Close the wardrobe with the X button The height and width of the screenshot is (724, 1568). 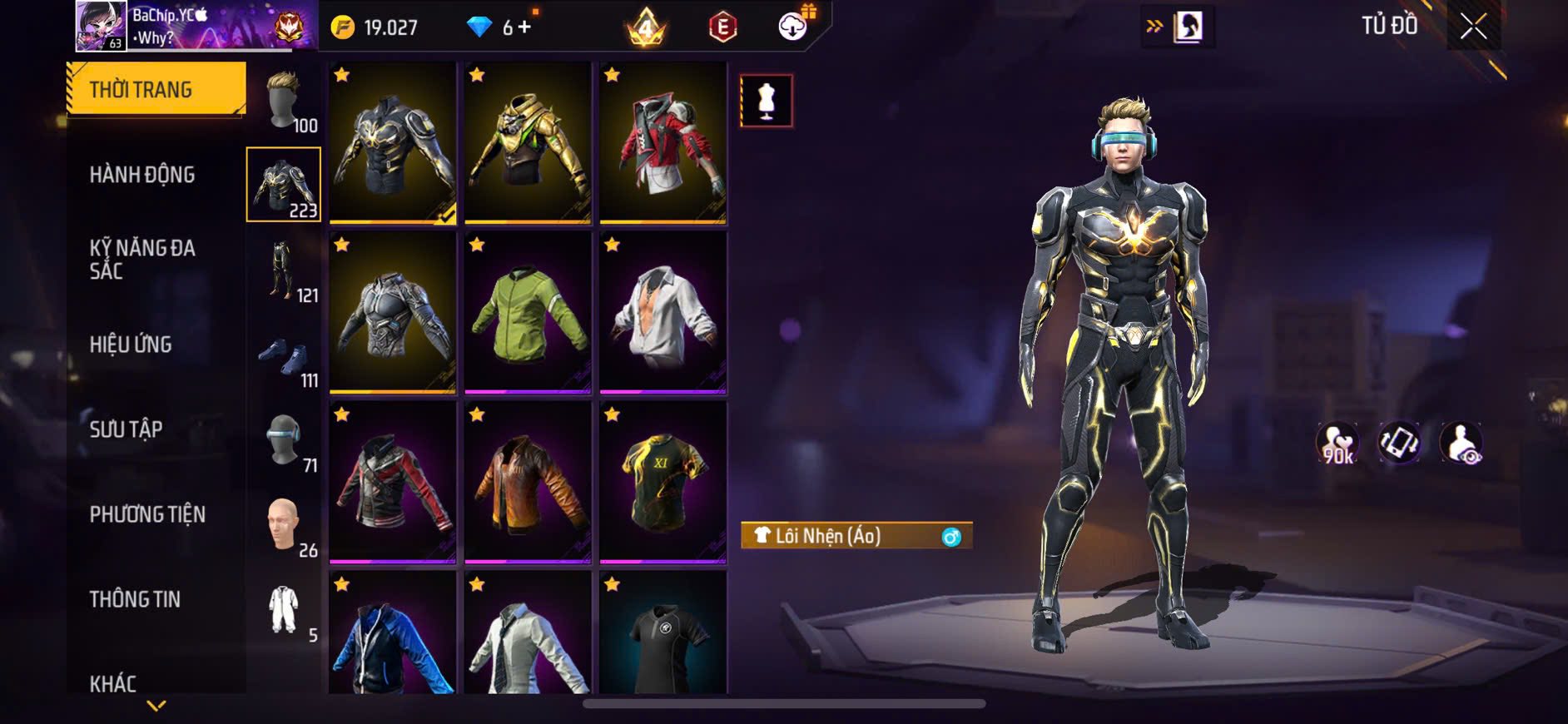(1473, 27)
